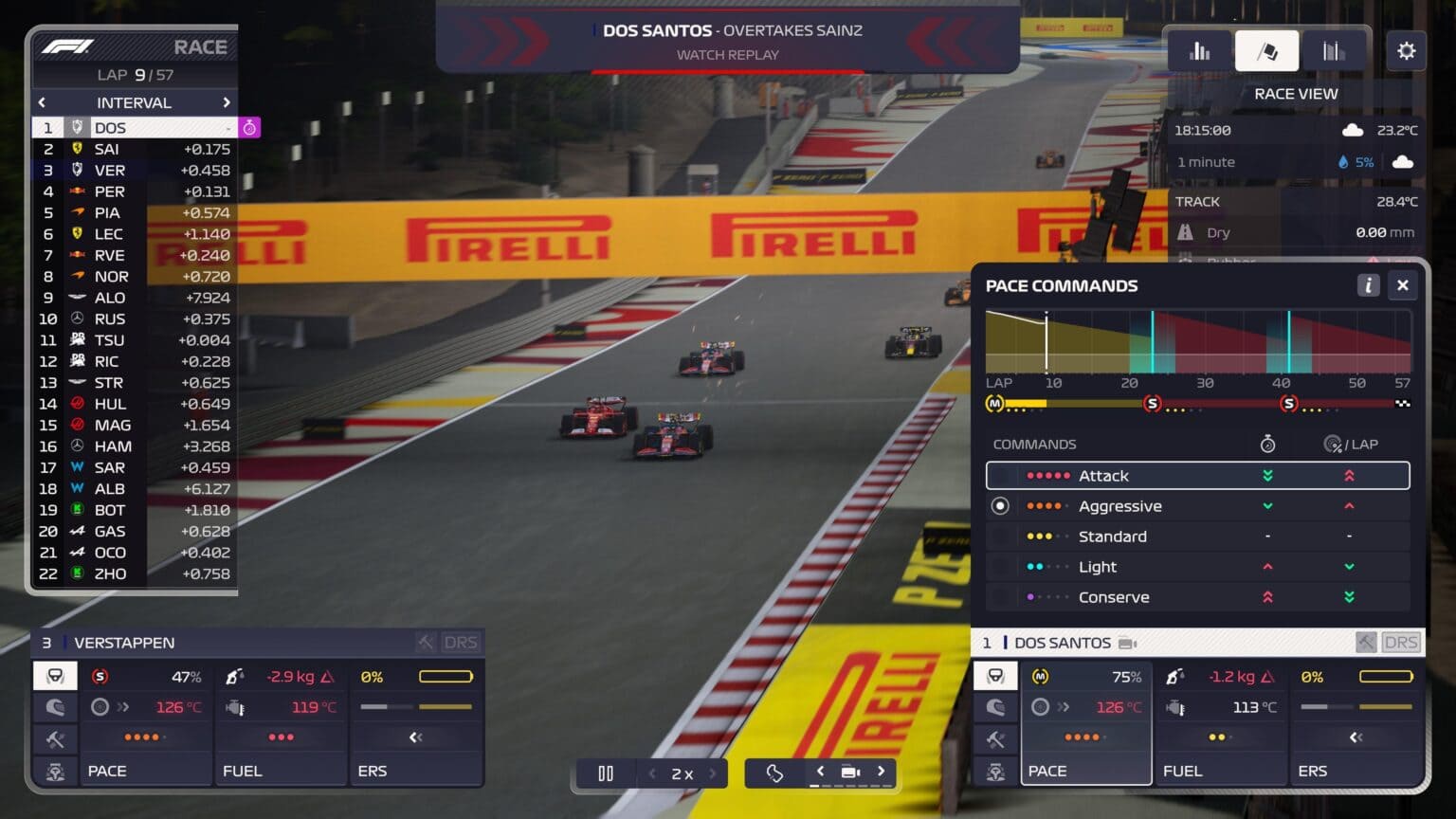Select the Aggressive pace option
Viewport: 1456px width, 819px height.
pyautogui.click(x=1197, y=506)
